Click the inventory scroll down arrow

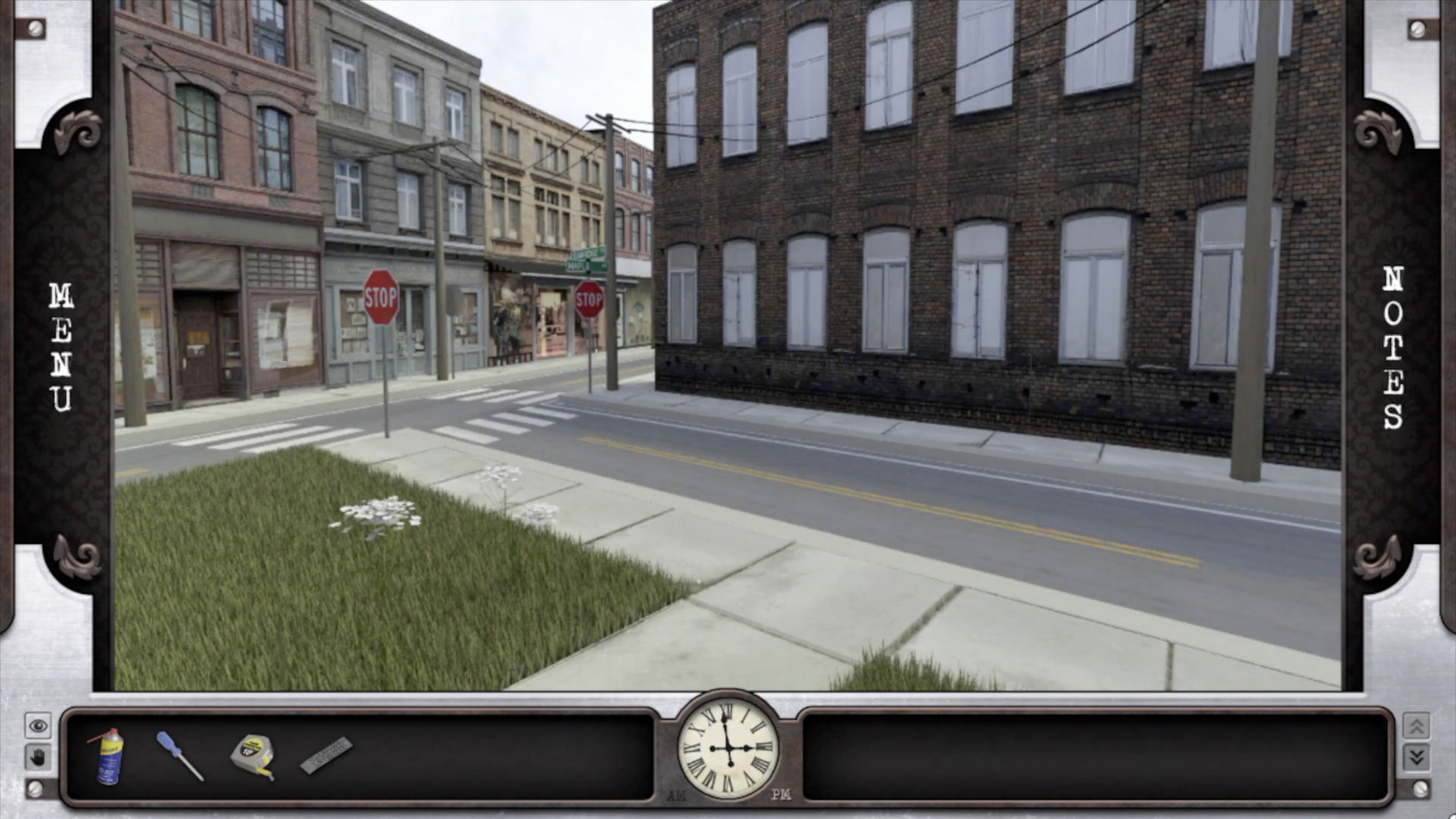[x=1416, y=757]
